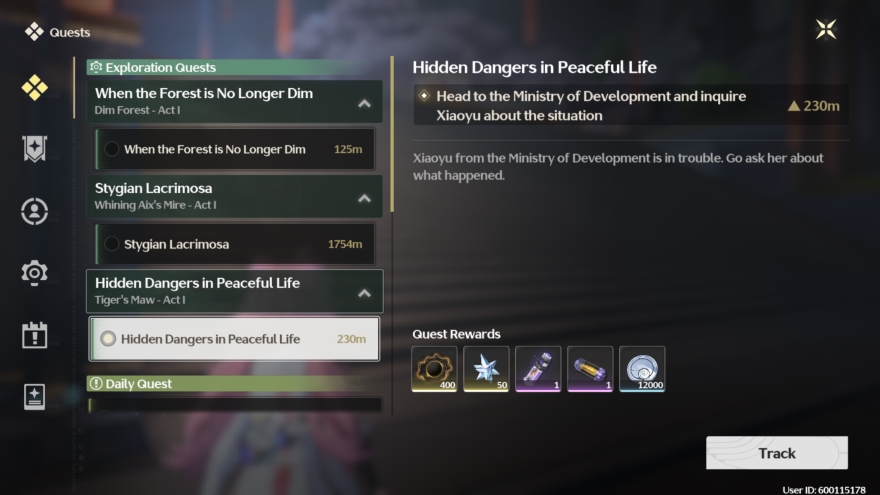Open the four-diamond all quests category
This screenshot has height=495, width=880.
pos(34,87)
